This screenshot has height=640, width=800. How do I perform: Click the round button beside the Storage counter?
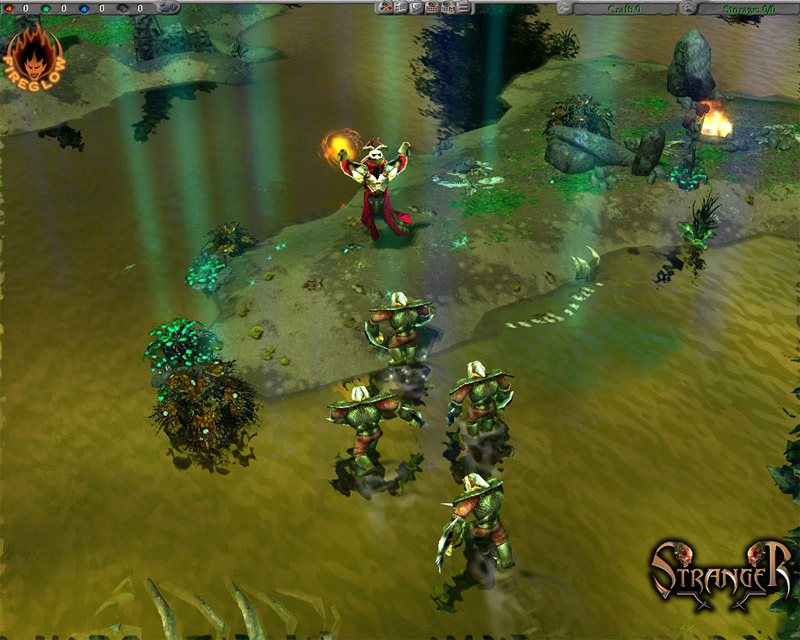[688, 8]
